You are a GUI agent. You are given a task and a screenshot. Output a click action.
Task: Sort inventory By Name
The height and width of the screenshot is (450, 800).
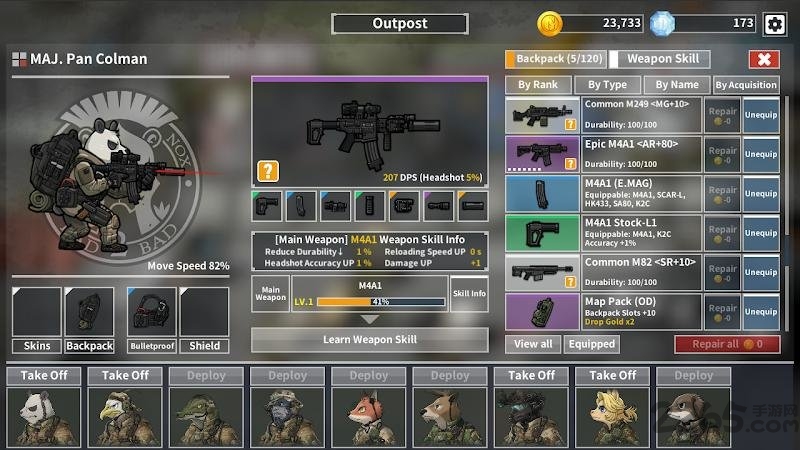[677, 85]
